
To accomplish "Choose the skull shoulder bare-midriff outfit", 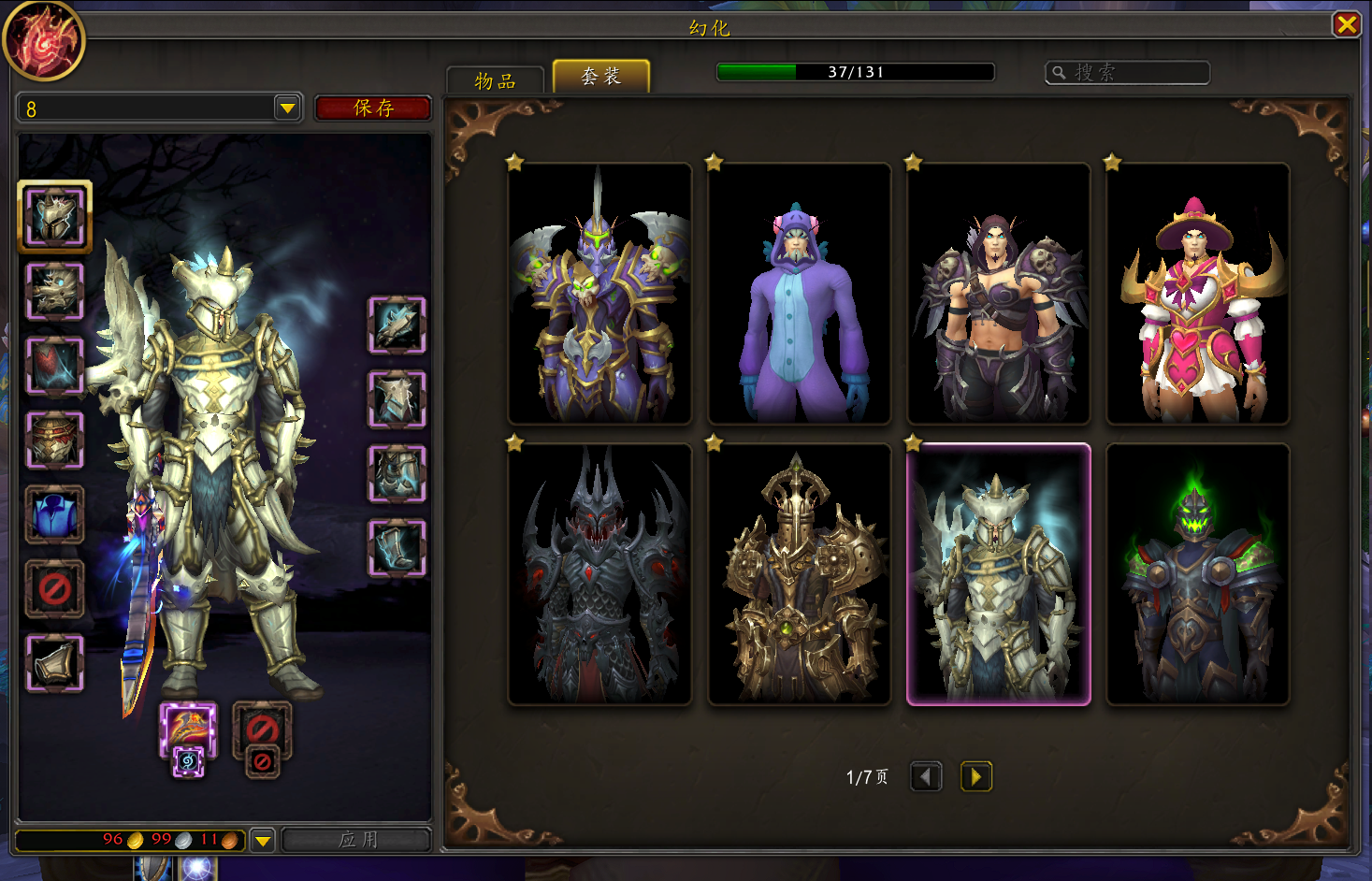I will (x=998, y=294).
